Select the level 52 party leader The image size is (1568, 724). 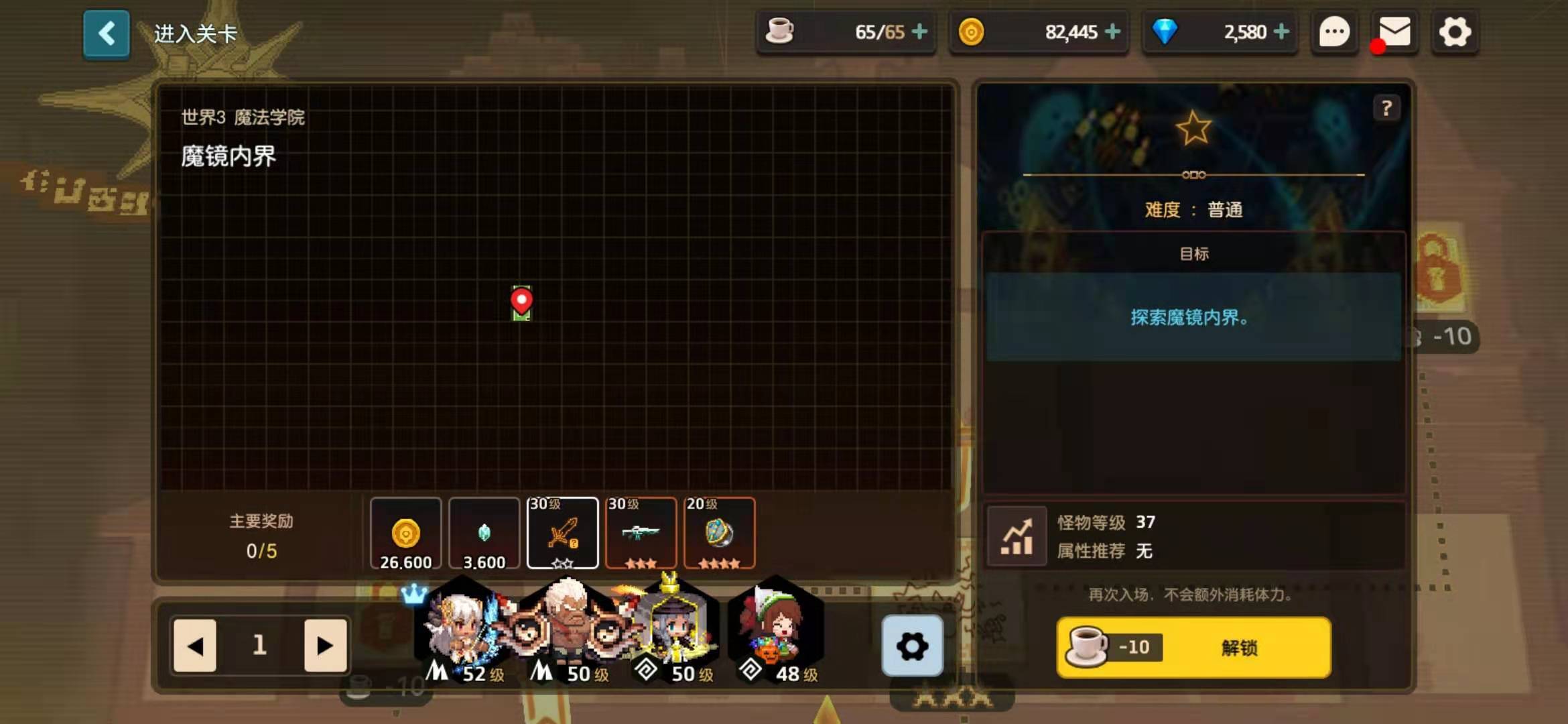[460, 630]
